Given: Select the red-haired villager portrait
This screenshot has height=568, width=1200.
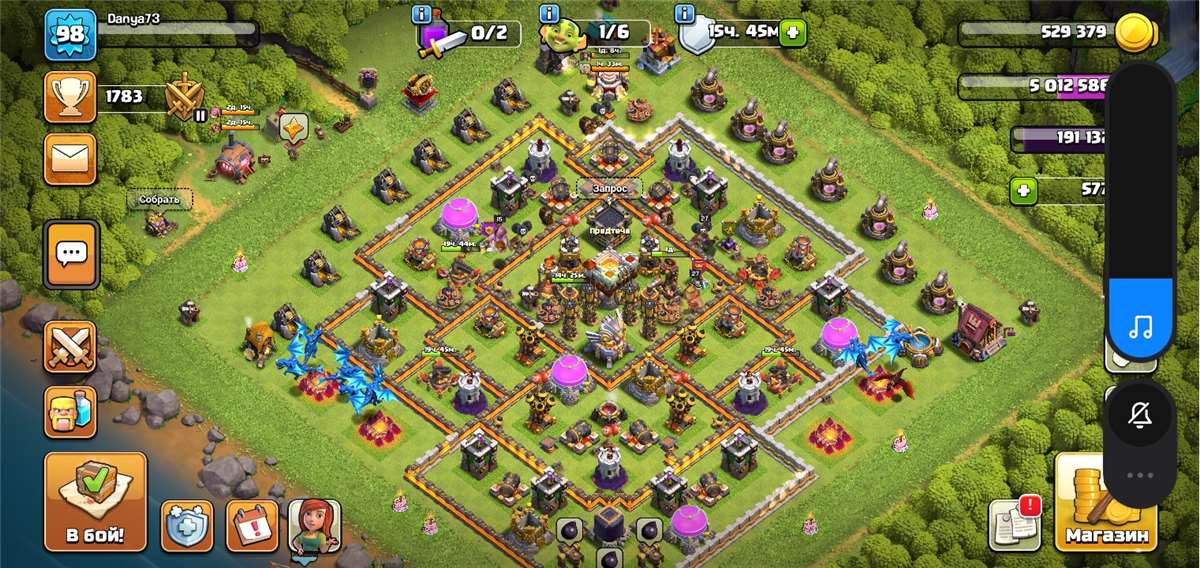Looking at the screenshot, I should click(x=314, y=525).
